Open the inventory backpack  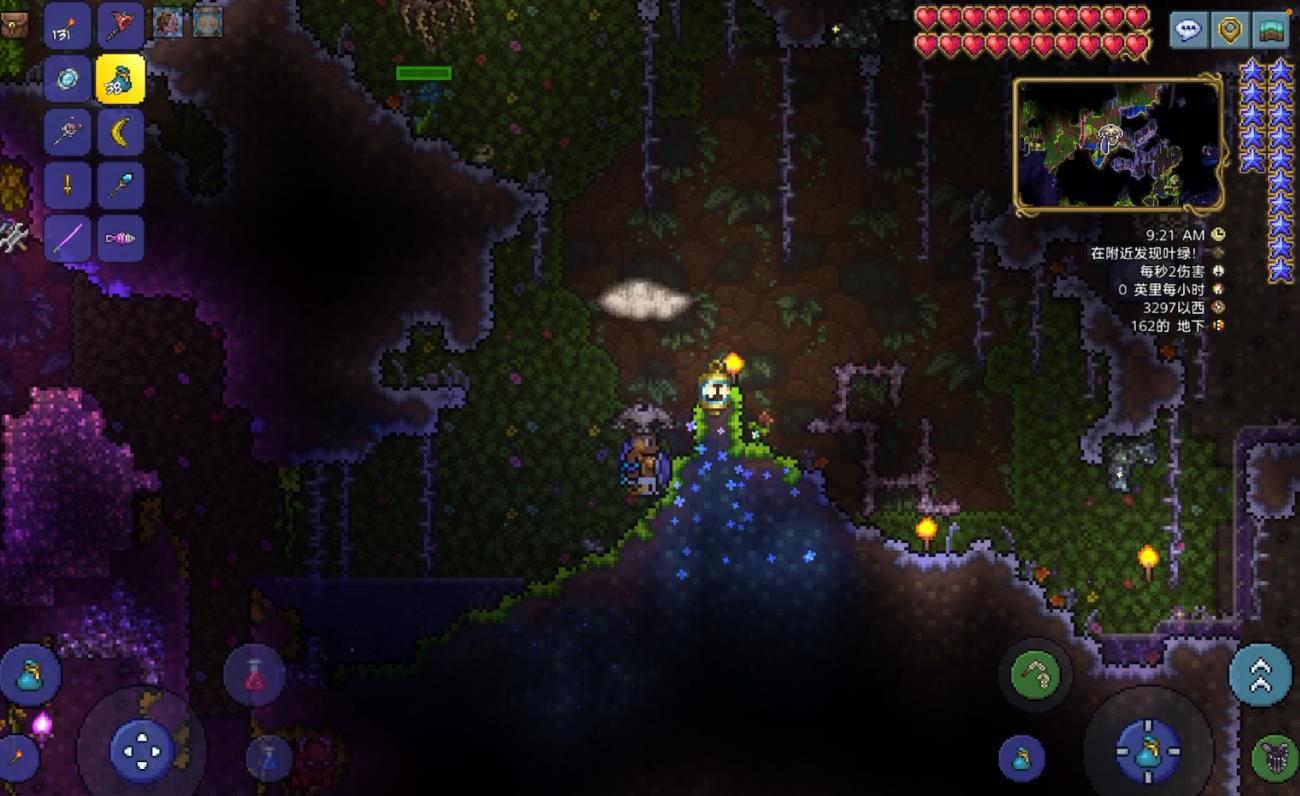pos(14,22)
